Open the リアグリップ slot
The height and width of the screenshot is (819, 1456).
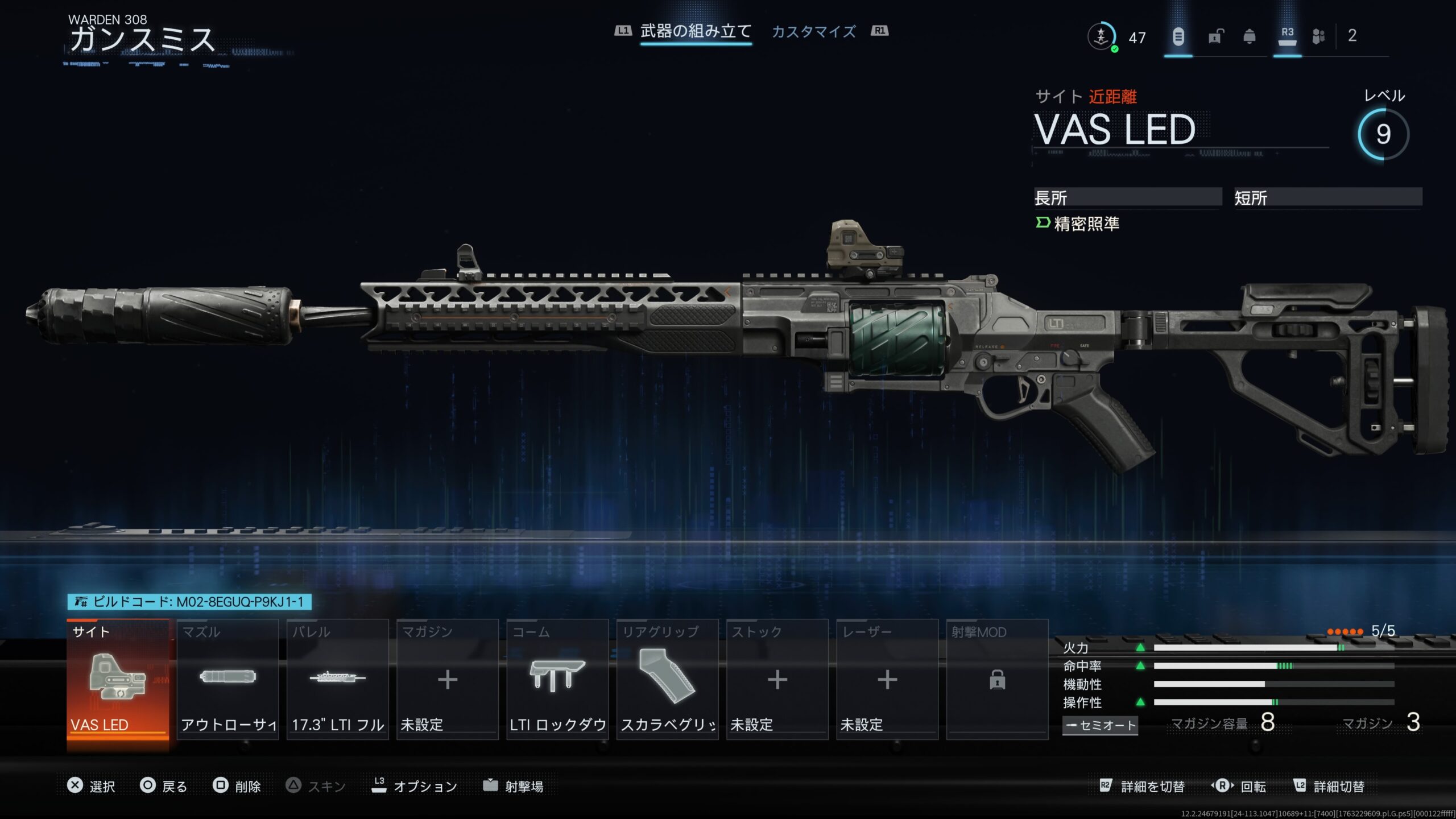tap(667, 680)
